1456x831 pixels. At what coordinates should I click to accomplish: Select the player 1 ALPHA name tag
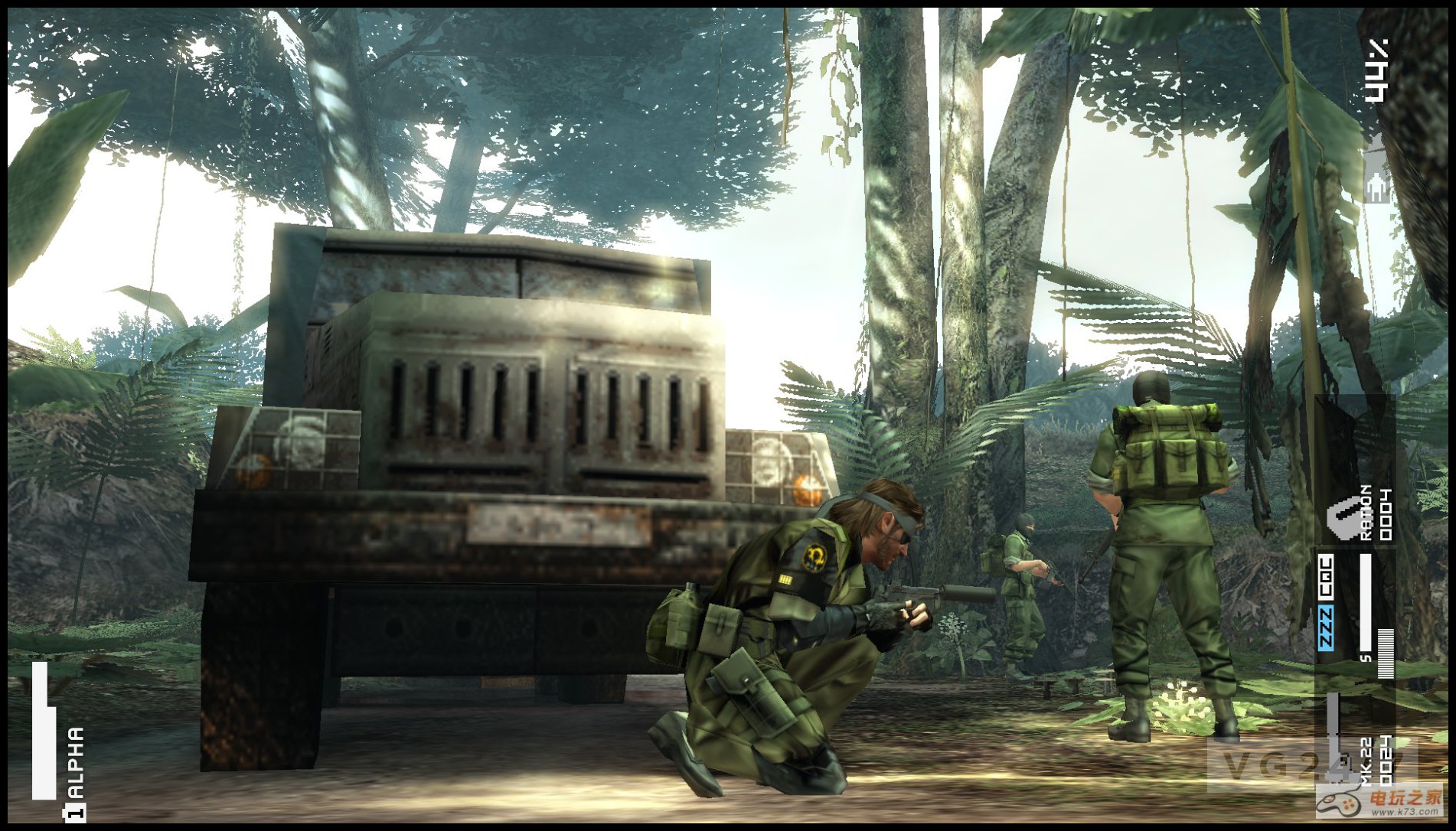(x=74, y=773)
